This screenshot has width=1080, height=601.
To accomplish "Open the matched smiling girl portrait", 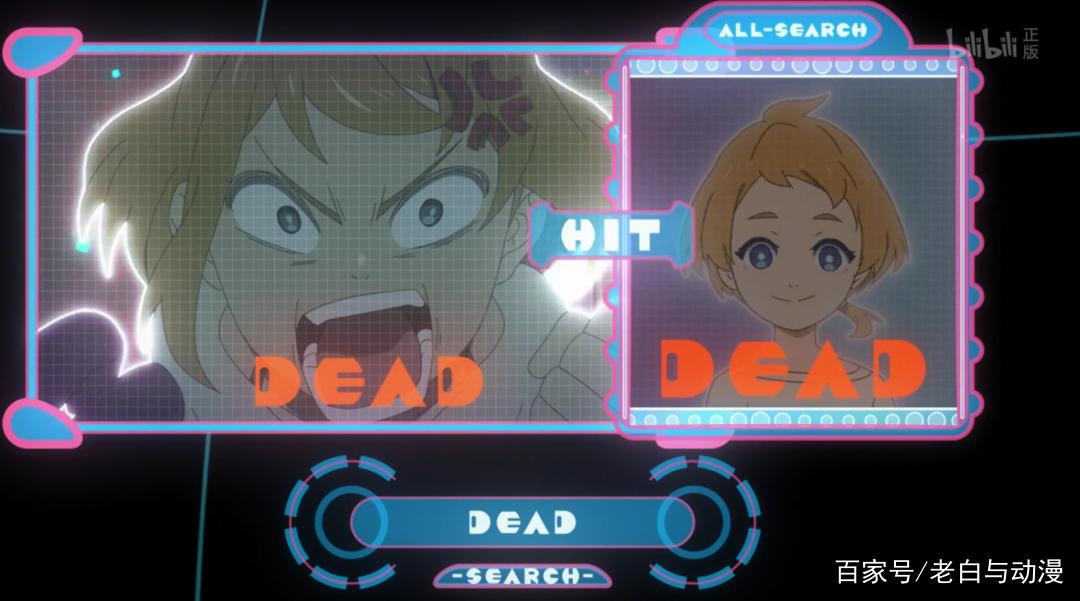I will coord(795,245).
